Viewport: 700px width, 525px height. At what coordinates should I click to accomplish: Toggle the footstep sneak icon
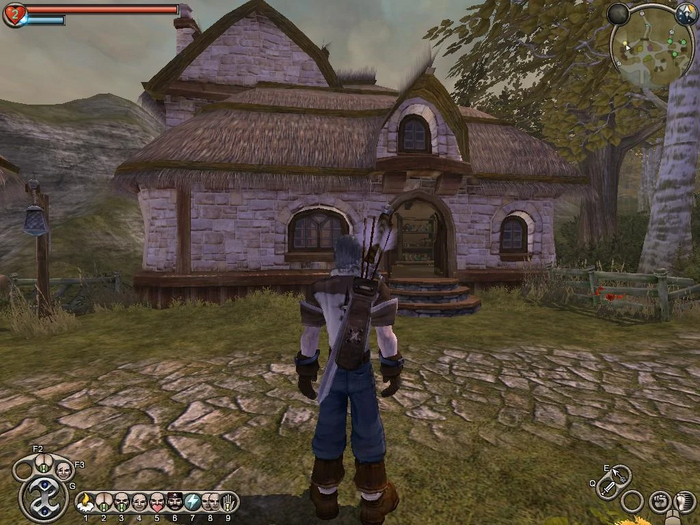pyautogui.click(x=685, y=500)
